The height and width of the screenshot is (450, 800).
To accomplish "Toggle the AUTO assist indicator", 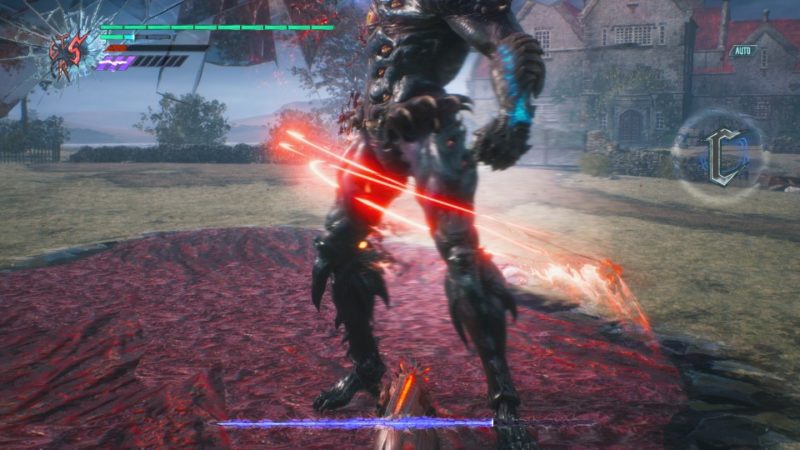I will coord(742,50).
